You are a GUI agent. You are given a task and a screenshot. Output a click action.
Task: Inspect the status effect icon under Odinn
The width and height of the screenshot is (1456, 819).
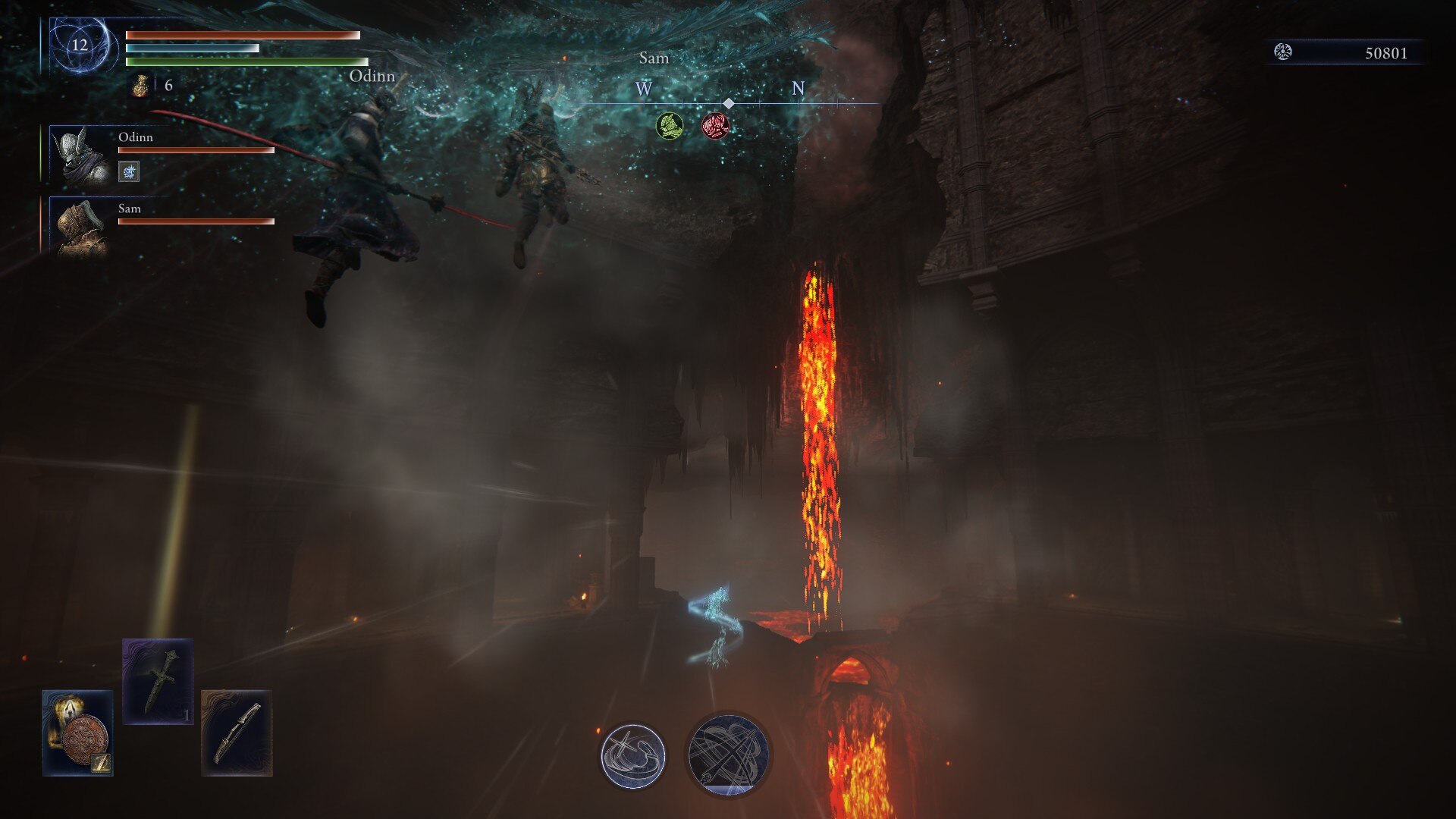129,172
